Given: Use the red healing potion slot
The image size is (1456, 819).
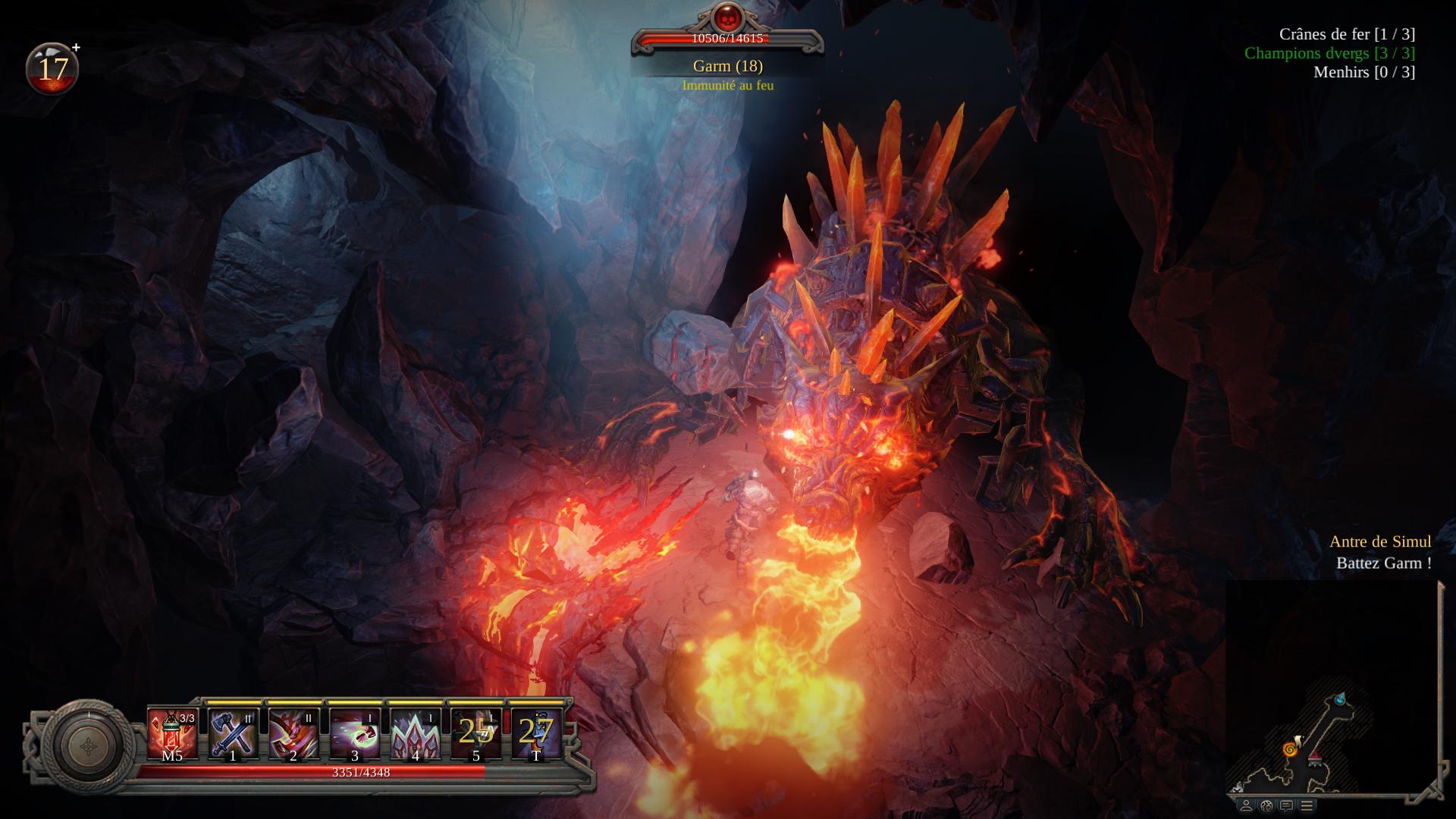Looking at the screenshot, I should 172,733.
